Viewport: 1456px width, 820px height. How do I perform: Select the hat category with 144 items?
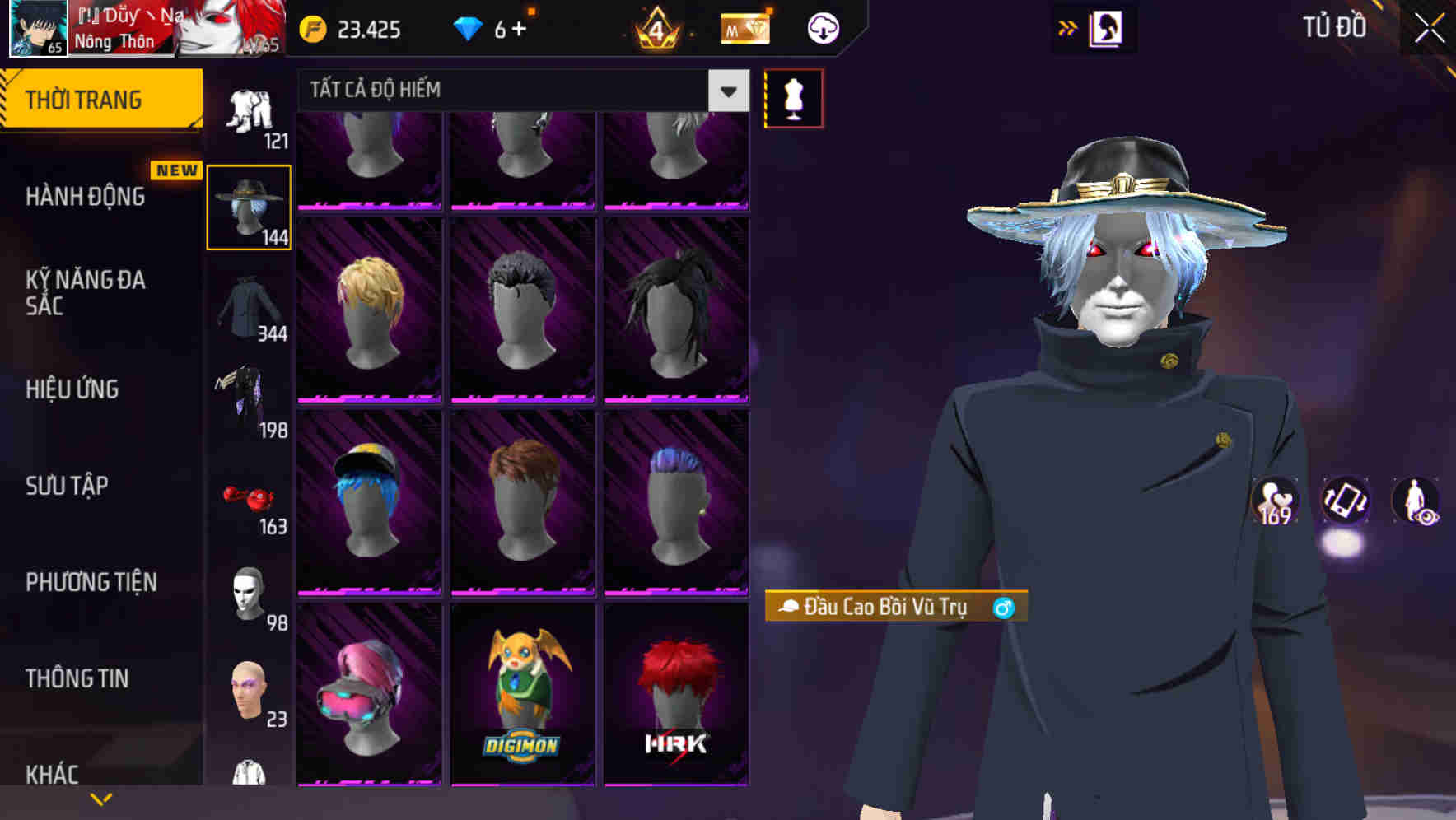point(248,204)
